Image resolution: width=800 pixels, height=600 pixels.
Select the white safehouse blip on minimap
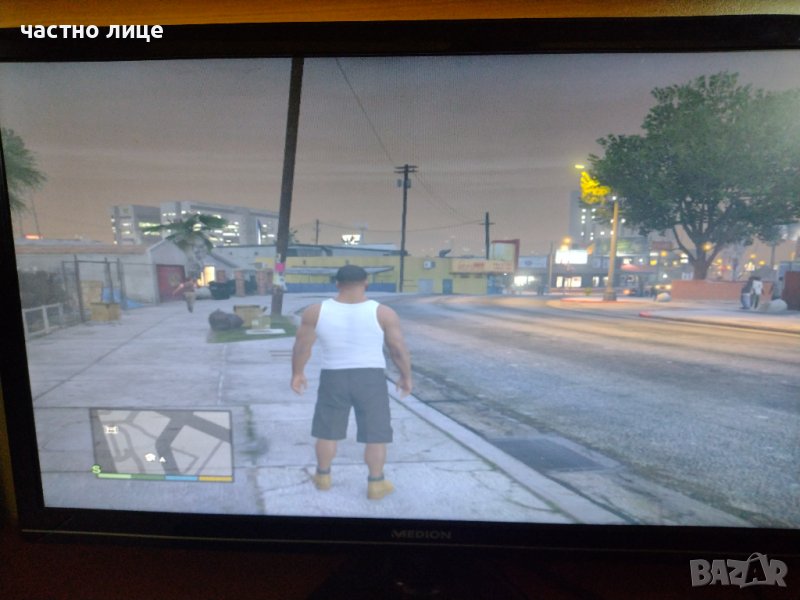[x=149, y=456]
